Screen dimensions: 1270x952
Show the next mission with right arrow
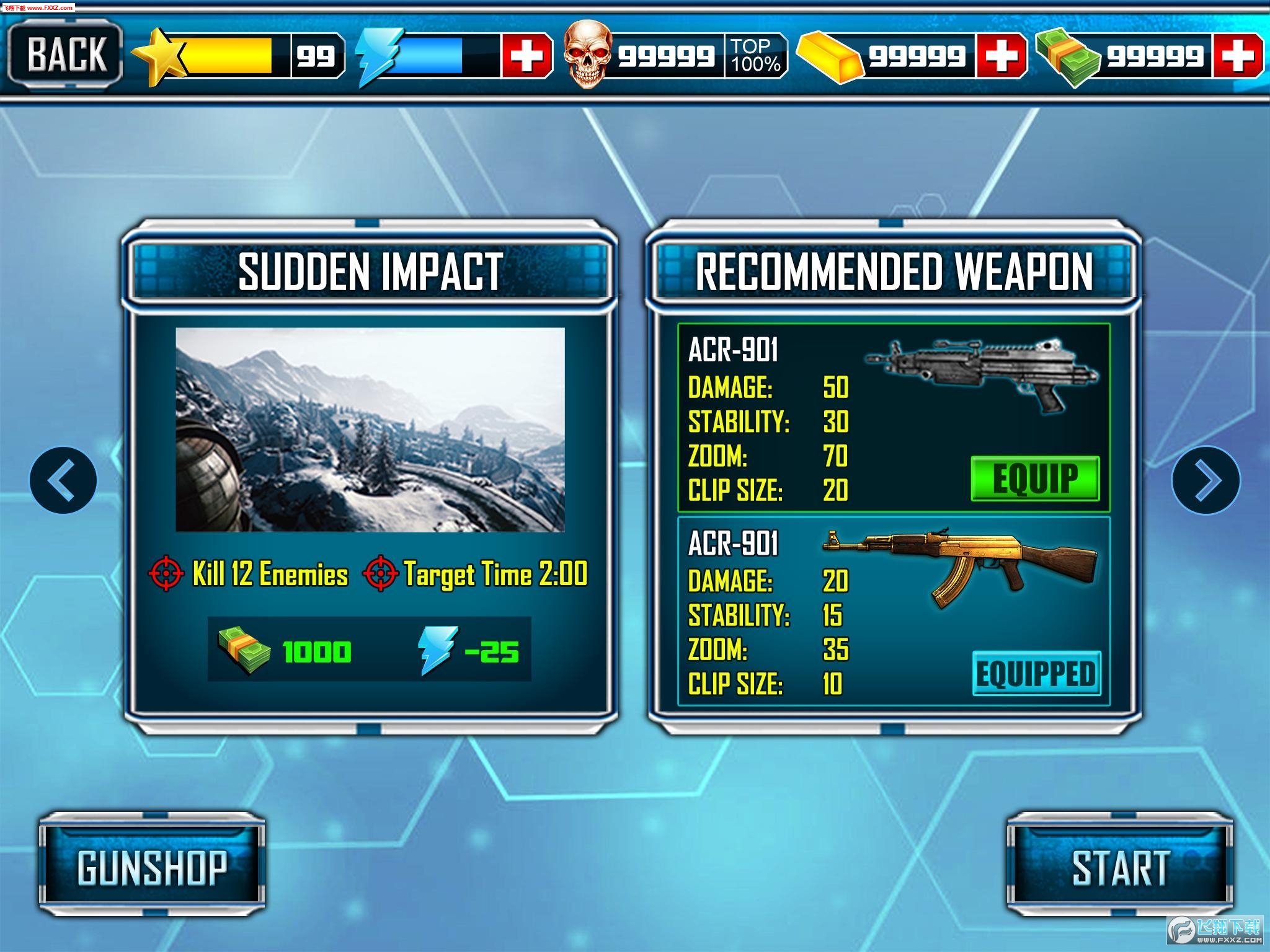[x=1206, y=480]
